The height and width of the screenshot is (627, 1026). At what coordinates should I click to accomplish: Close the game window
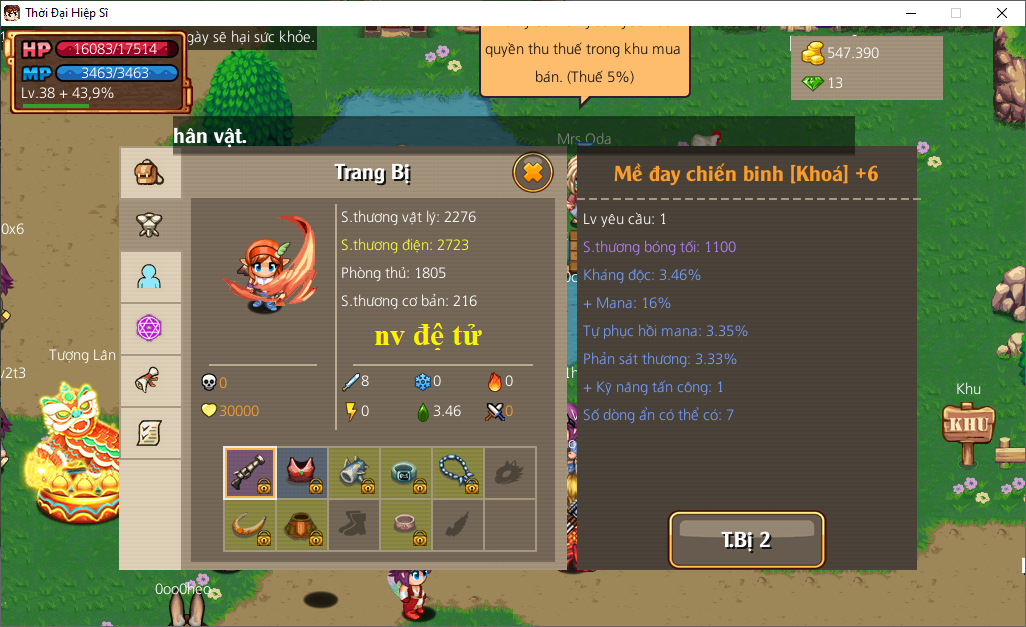point(1002,13)
